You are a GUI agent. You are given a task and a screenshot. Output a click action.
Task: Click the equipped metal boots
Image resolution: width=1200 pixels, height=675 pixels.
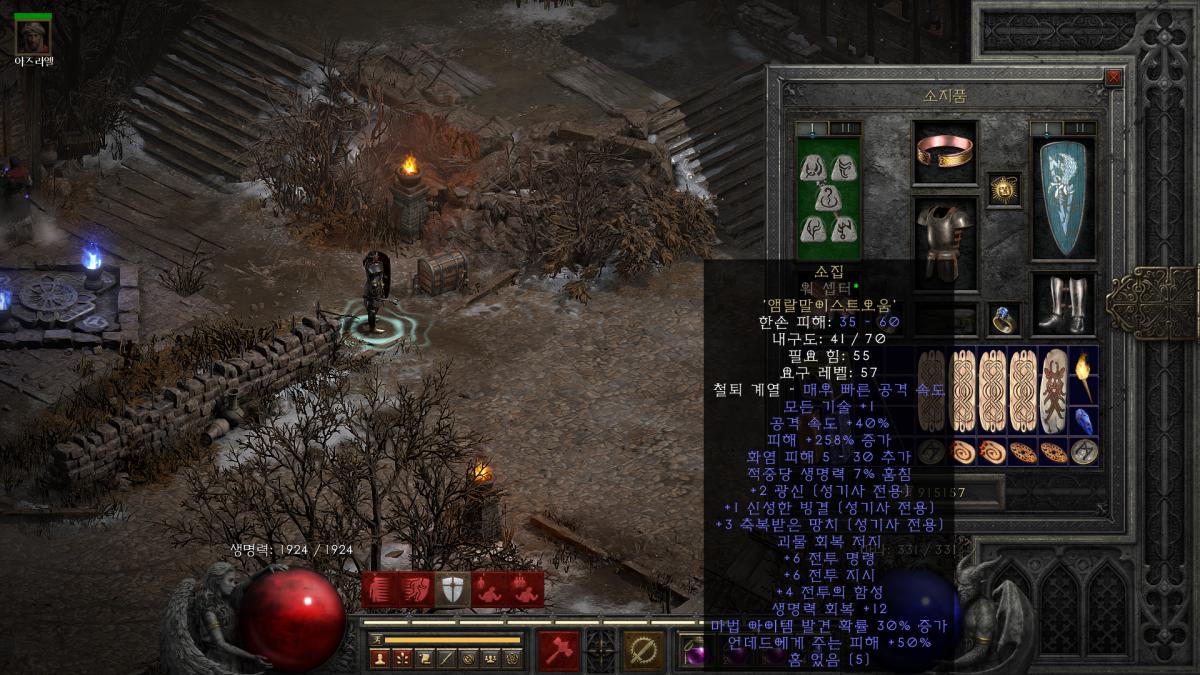click(1063, 304)
